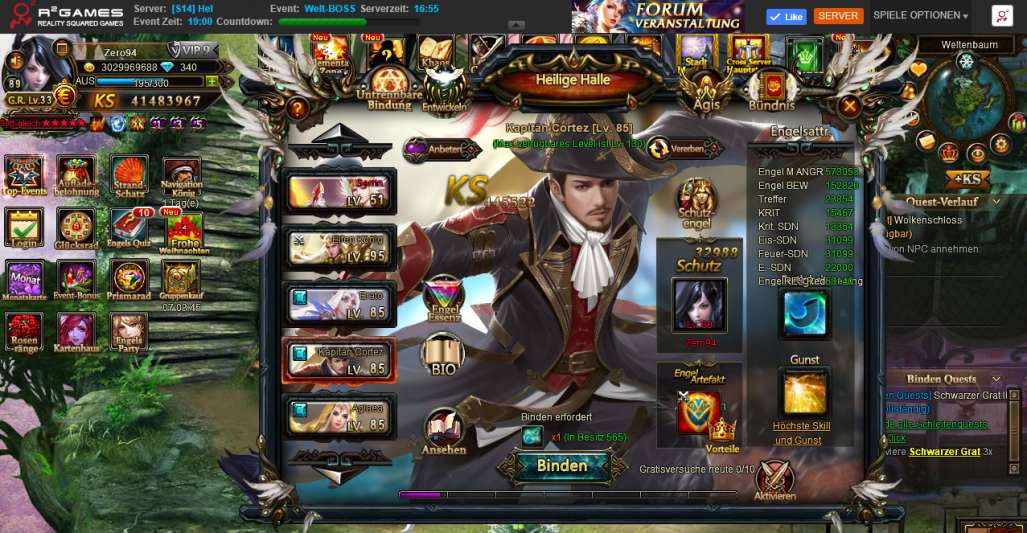The height and width of the screenshot is (533, 1027).
Task: Follow the Höchste Skill und Gunst link
Action: tap(803, 433)
